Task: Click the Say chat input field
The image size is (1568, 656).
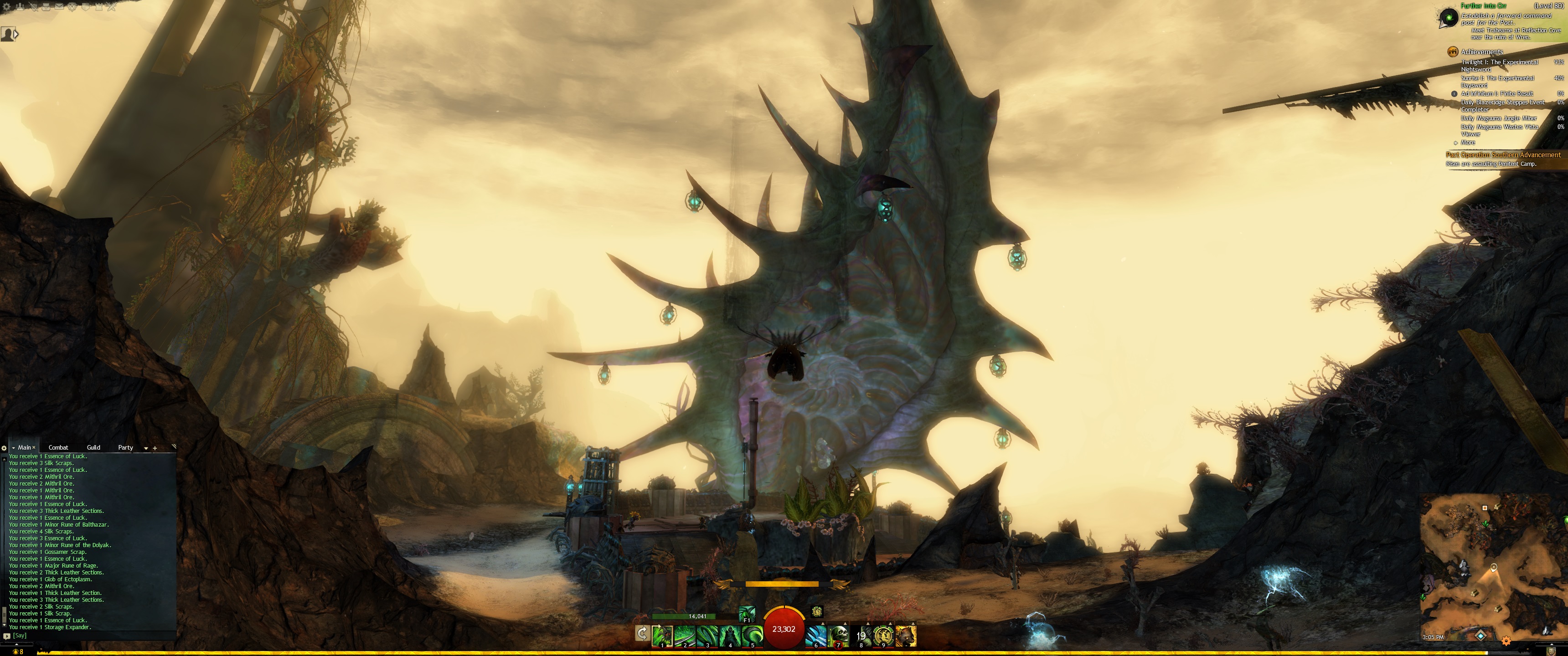Action: [91, 635]
